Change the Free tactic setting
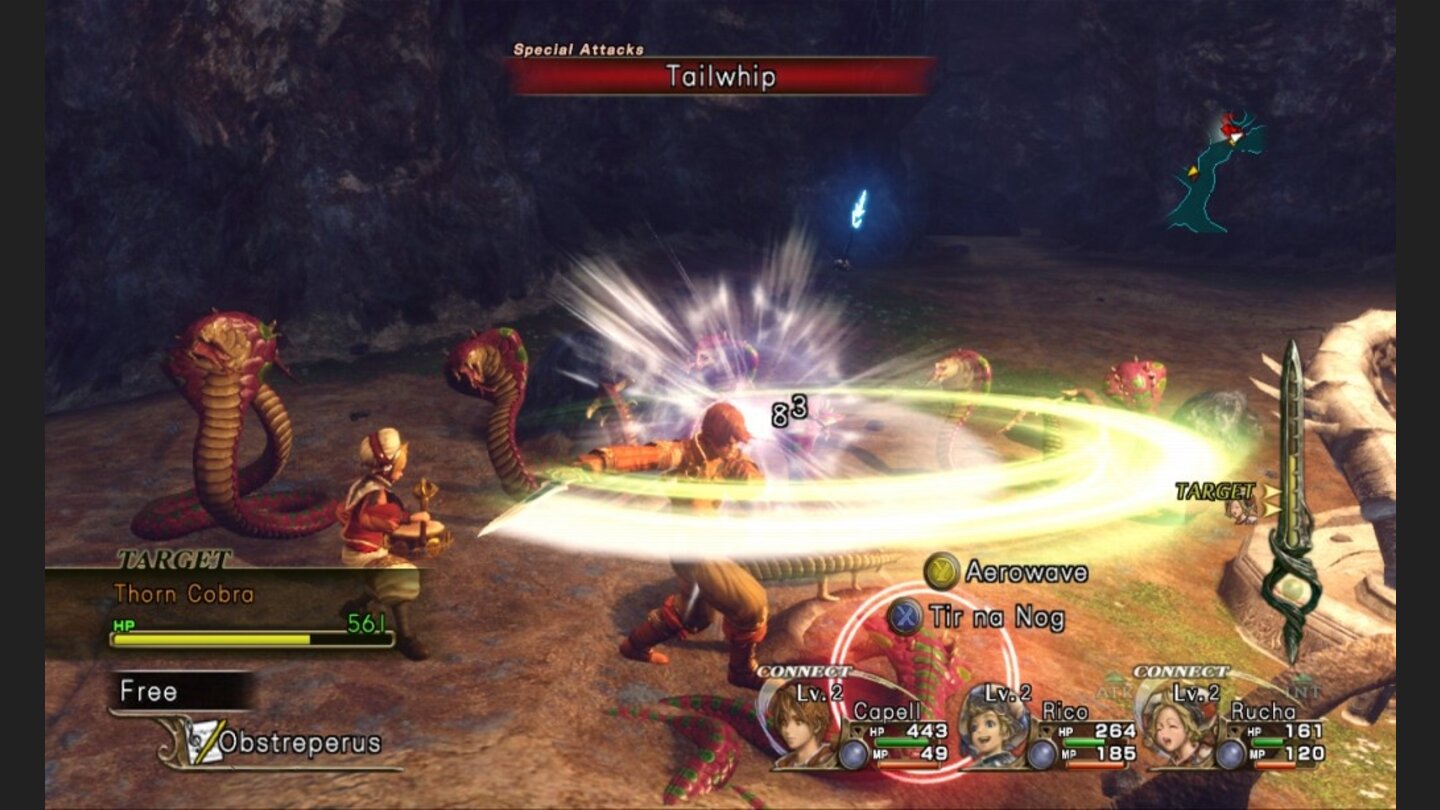The height and width of the screenshot is (810, 1440). (x=180, y=691)
